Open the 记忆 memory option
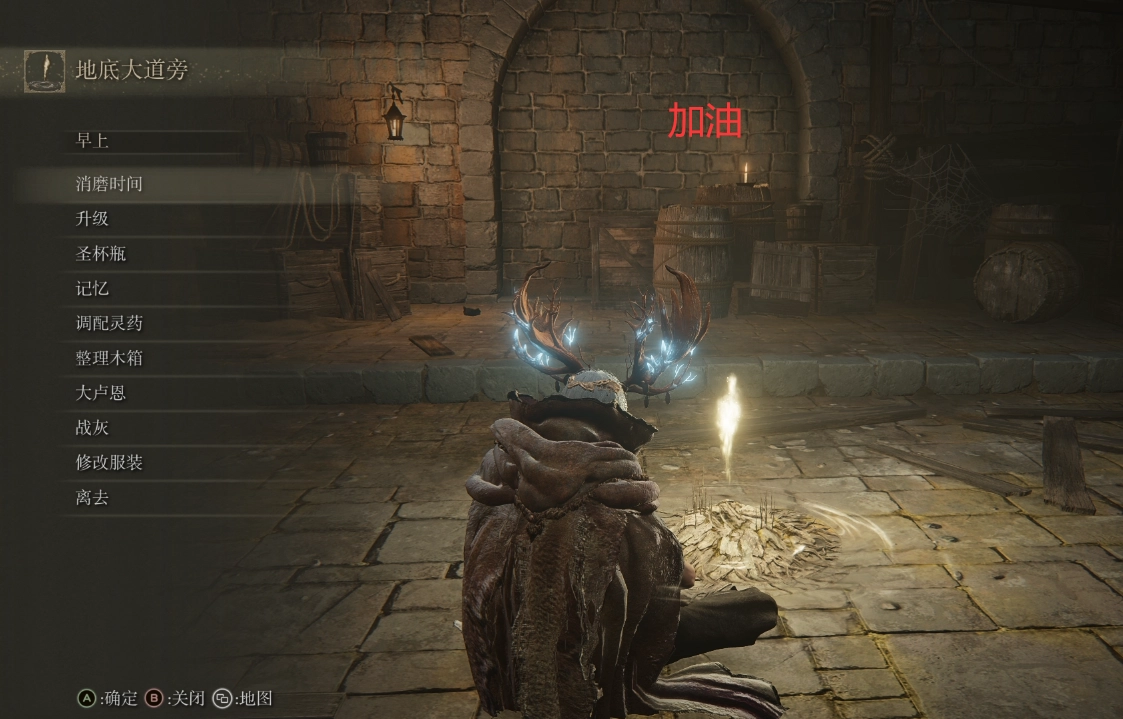Viewport: 1123px width, 719px height. 92,289
